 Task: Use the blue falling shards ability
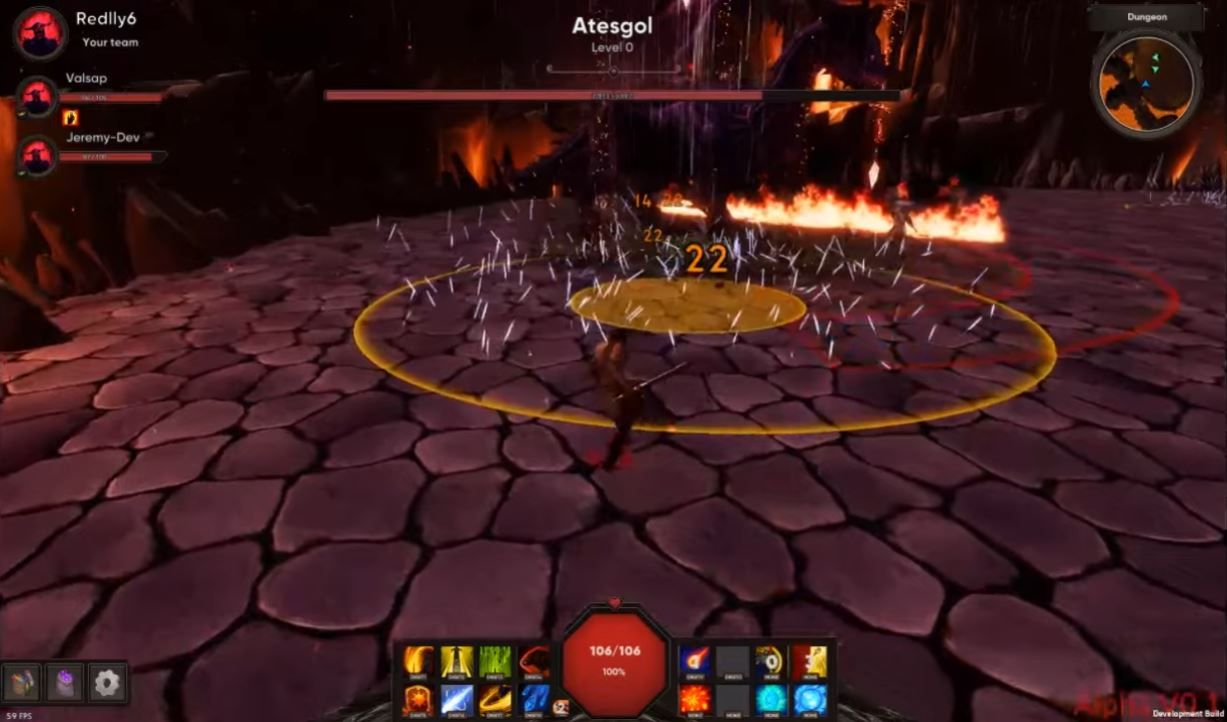click(x=533, y=699)
